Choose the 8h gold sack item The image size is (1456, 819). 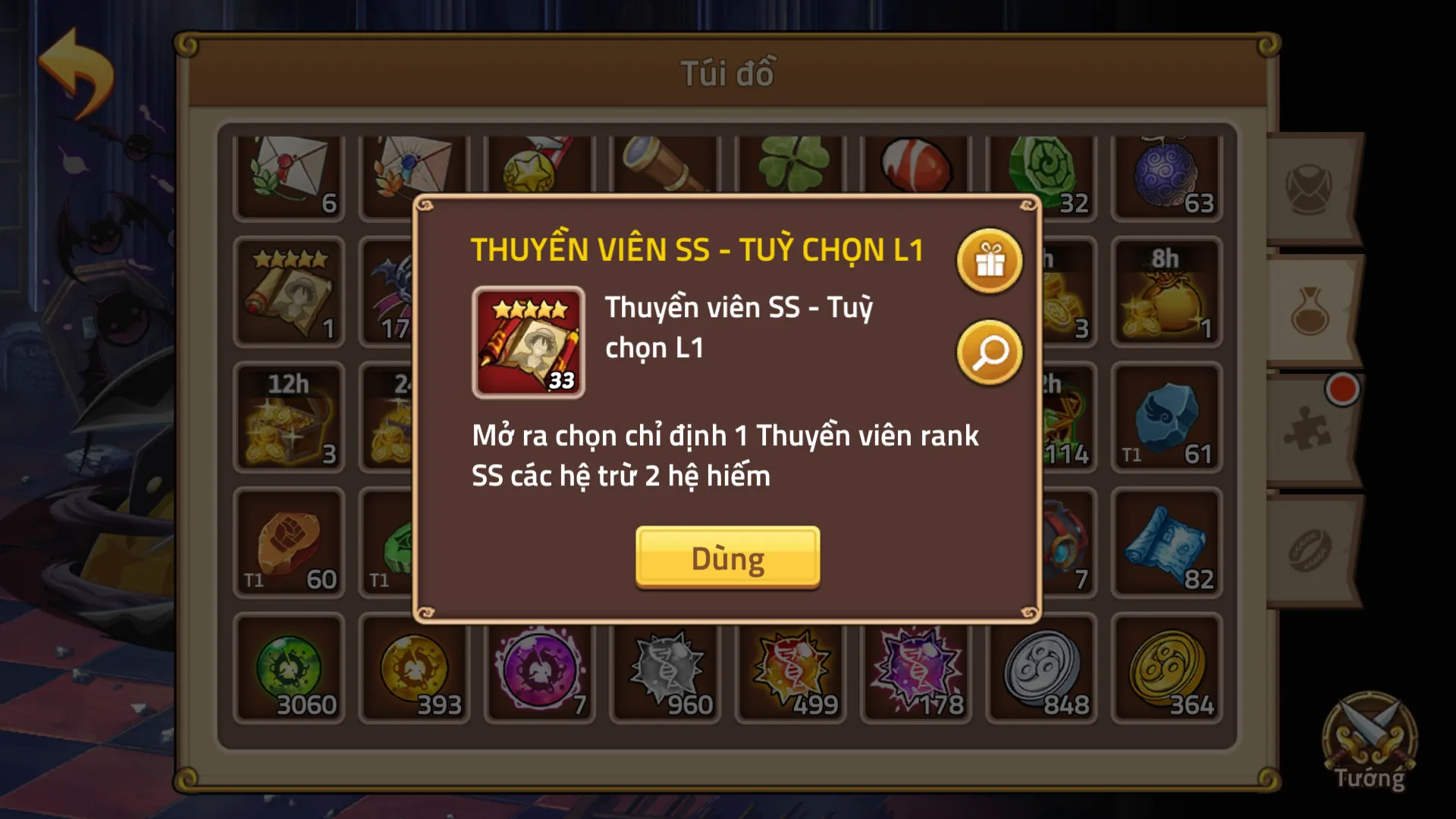(1166, 292)
